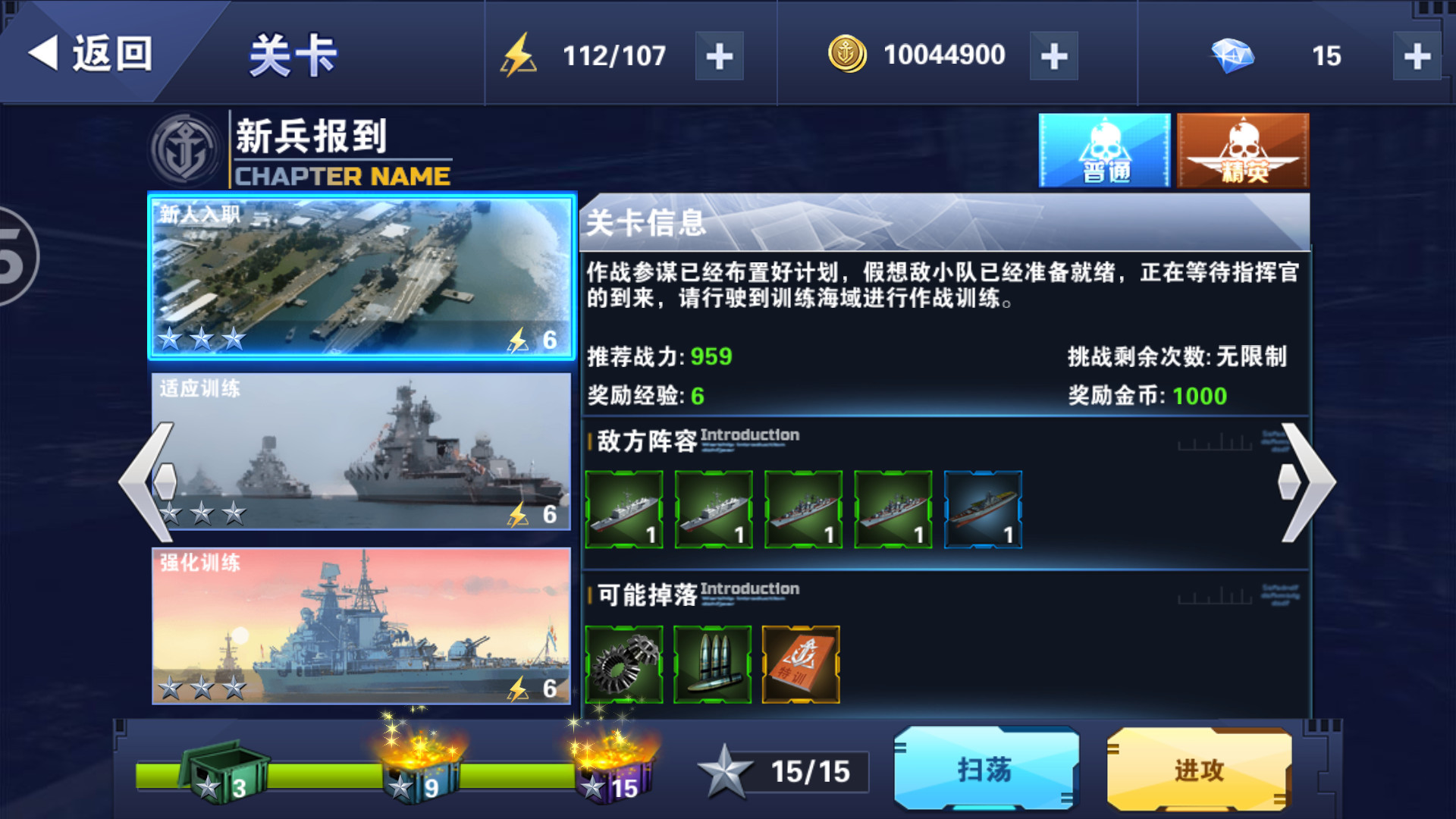1456x819 pixels.
Task: Check the 特训 manual drop item
Action: pyautogui.click(x=803, y=664)
